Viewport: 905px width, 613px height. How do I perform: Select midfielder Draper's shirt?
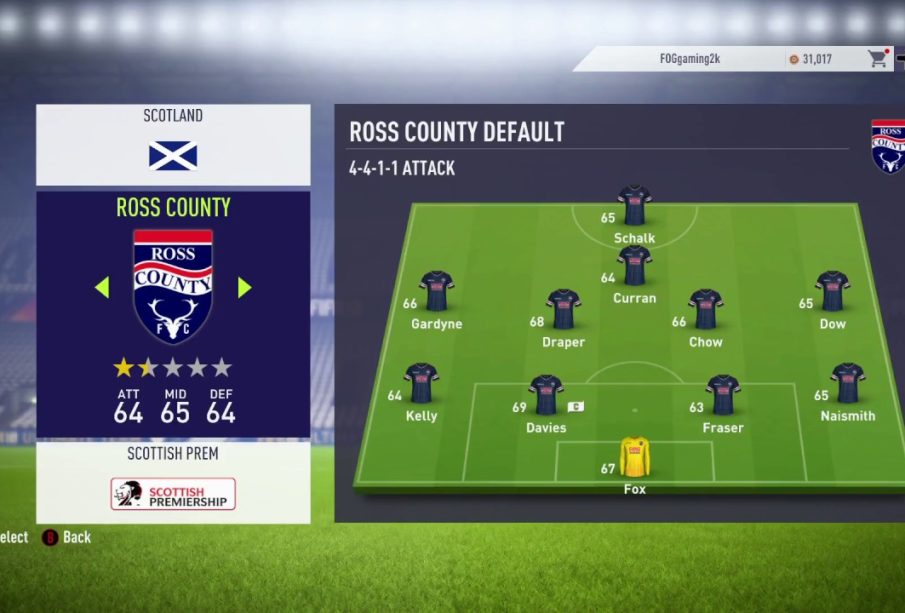click(564, 309)
